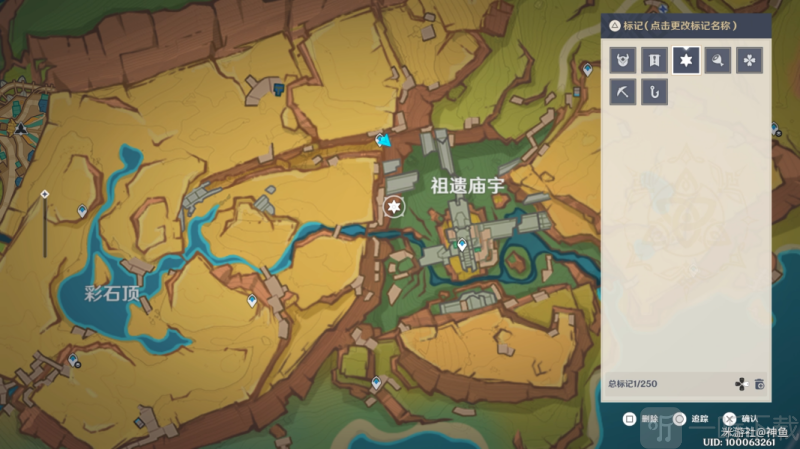This screenshot has width=800, height=449.
Task: Click the star pin placed on the map
Action: point(394,207)
